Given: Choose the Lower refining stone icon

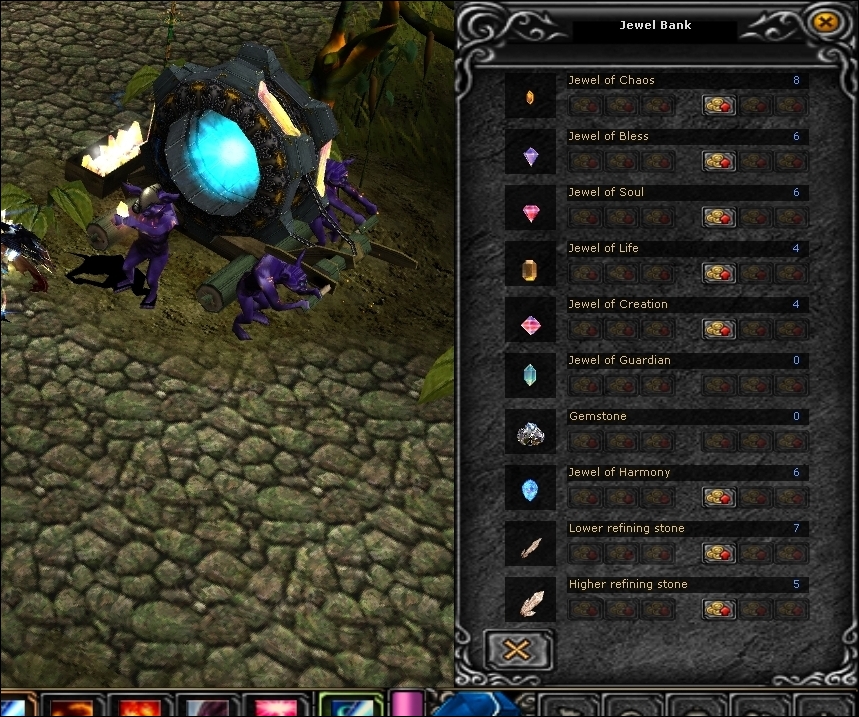Looking at the screenshot, I should pyautogui.click(x=530, y=547).
